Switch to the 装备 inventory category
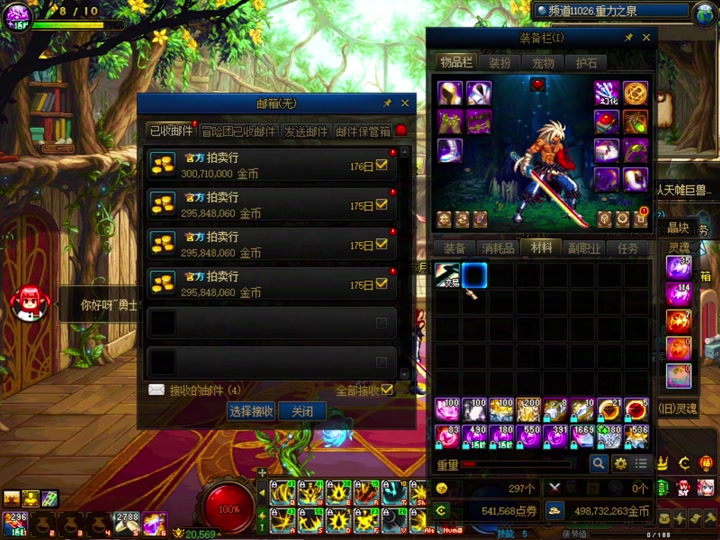This screenshot has width=720, height=540. pos(455,248)
